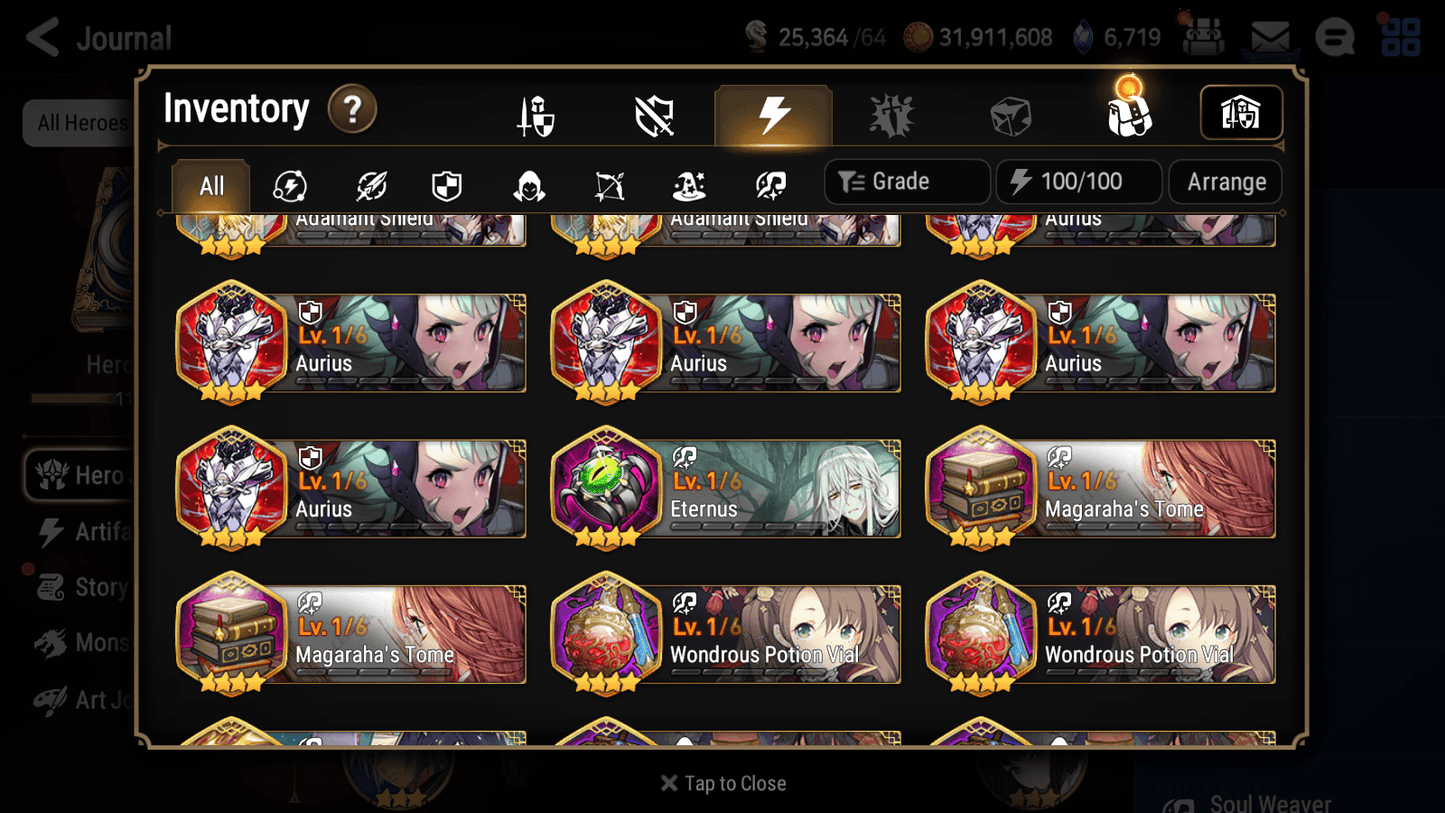
Task: Switch to the Exclusive Equipment tab
Action: tap(653, 115)
